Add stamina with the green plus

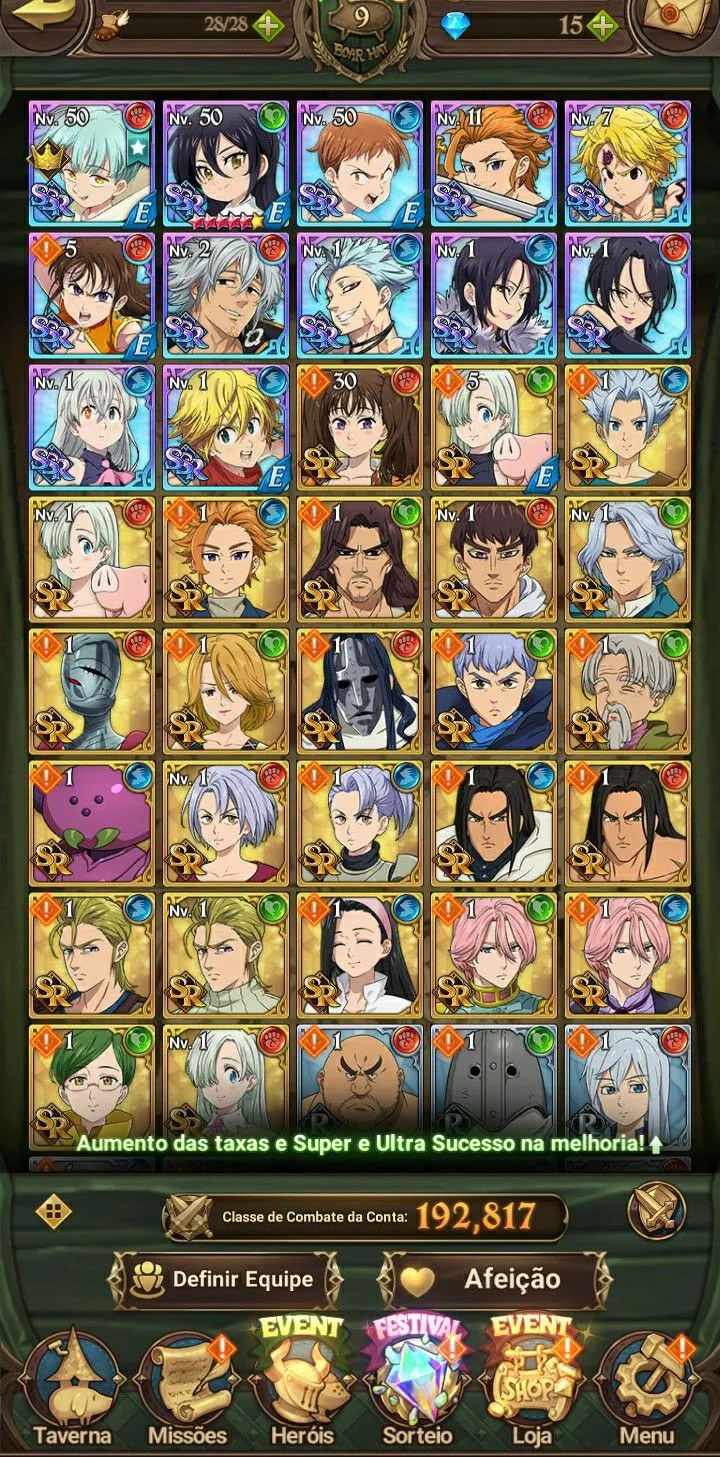click(267, 26)
